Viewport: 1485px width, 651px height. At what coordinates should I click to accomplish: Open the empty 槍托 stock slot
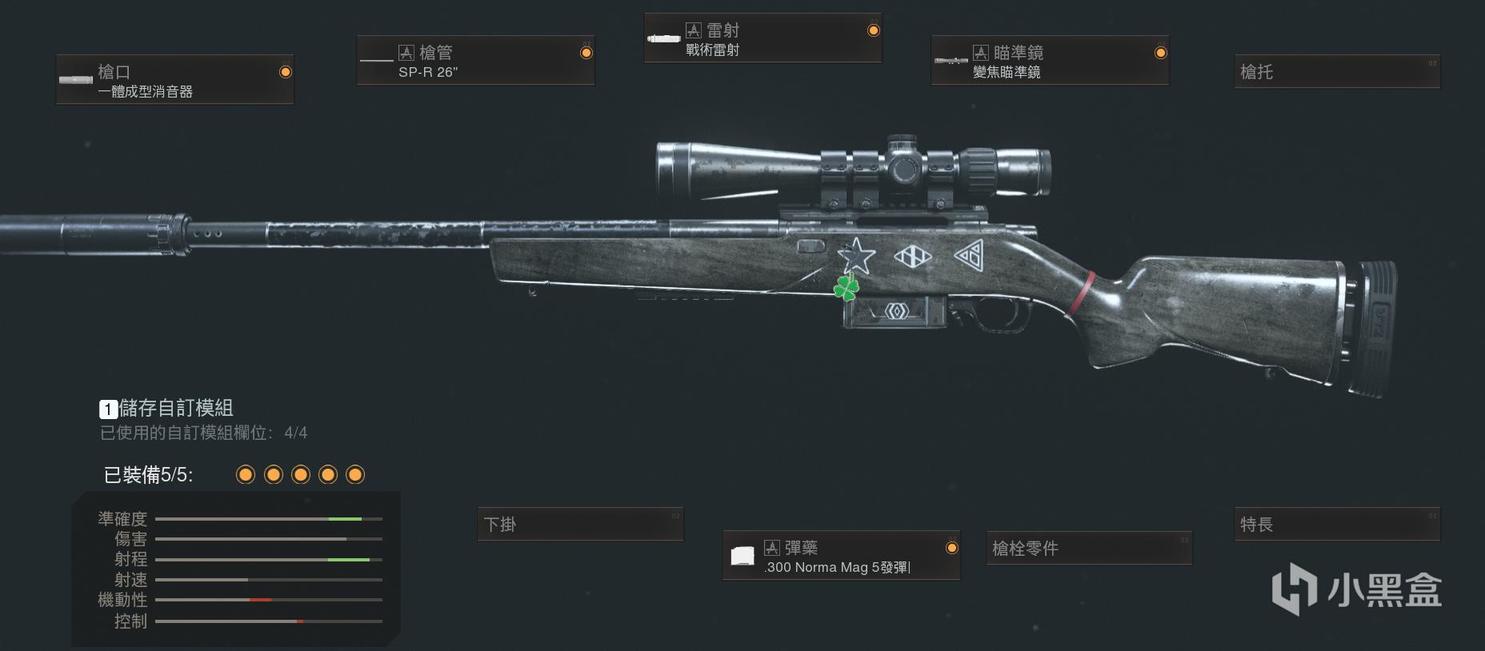(x=1337, y=72)
